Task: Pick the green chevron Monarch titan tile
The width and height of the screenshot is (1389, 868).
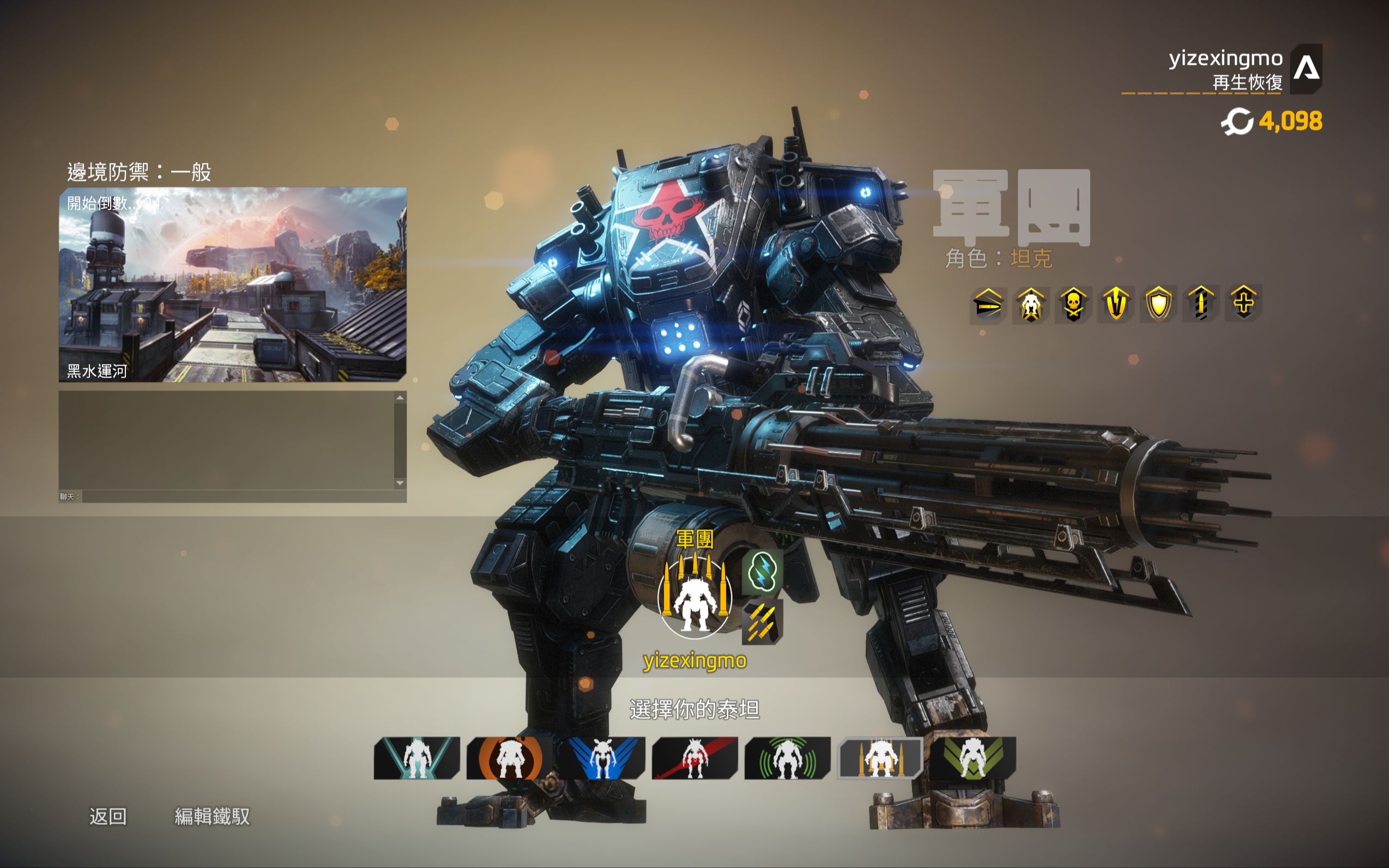Action: (x=973, y=758)
